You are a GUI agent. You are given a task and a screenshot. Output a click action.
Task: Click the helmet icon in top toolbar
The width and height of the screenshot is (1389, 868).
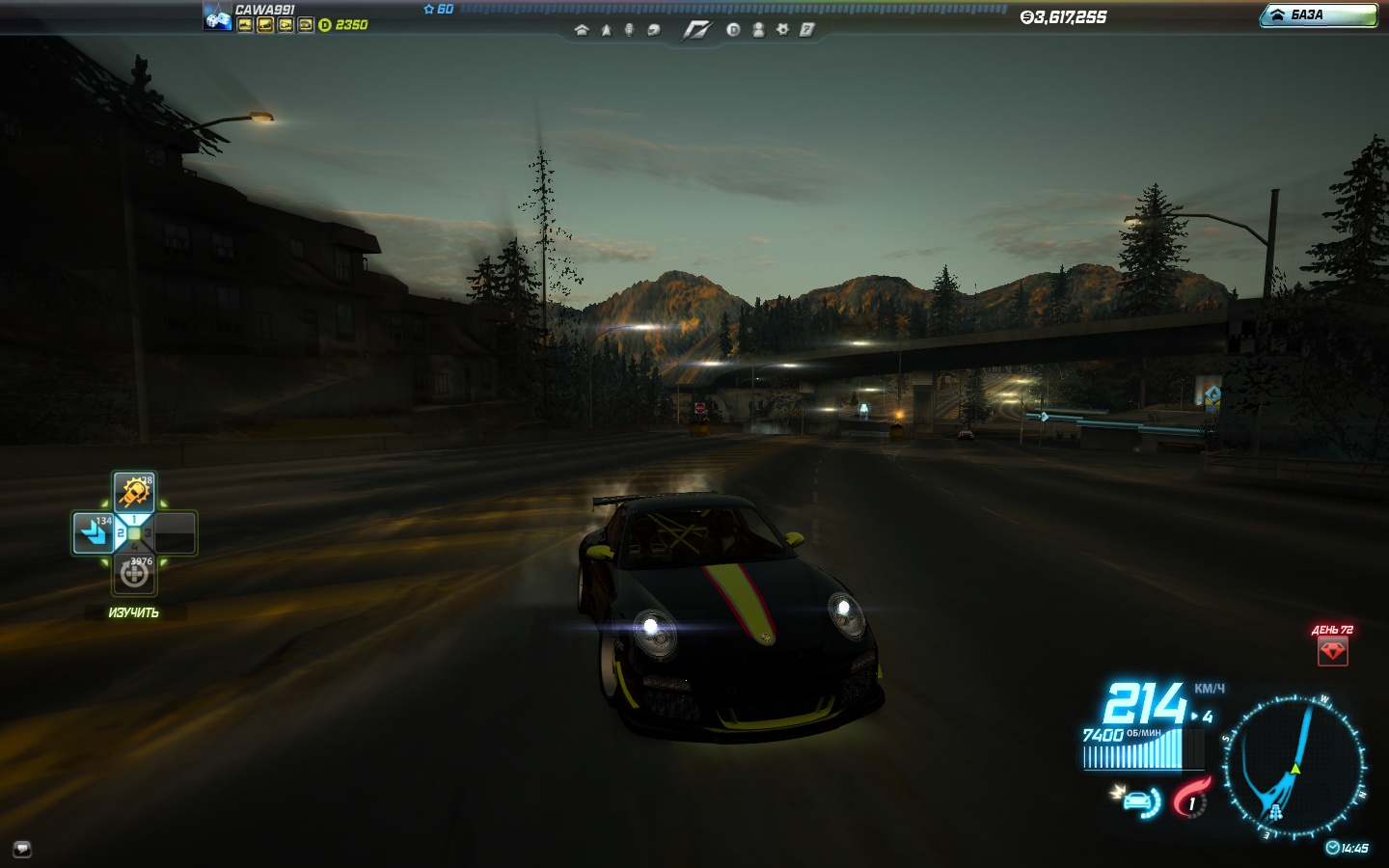[x=653, y=30]
